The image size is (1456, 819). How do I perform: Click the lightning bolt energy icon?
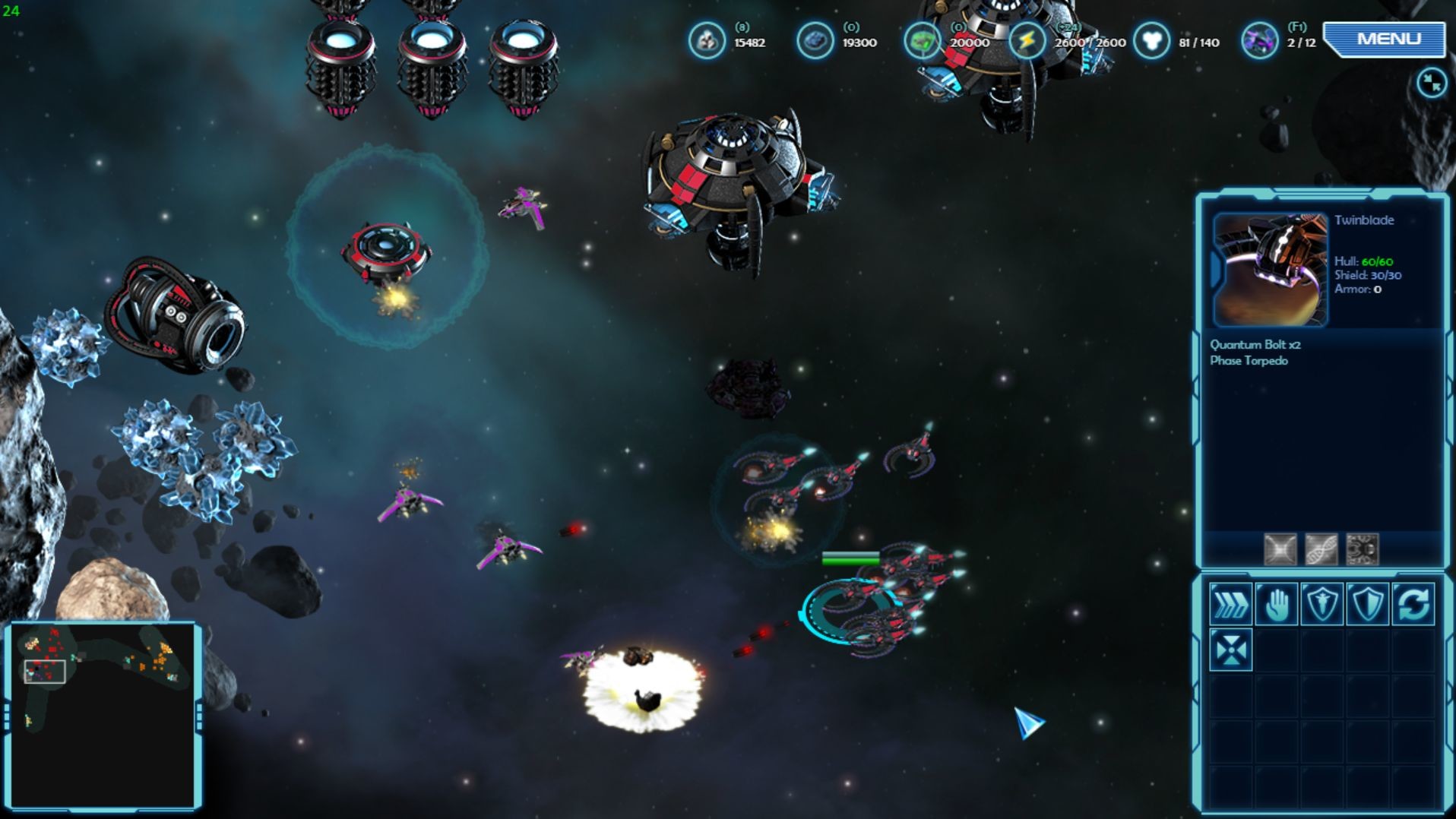(x=1027, y=40)
